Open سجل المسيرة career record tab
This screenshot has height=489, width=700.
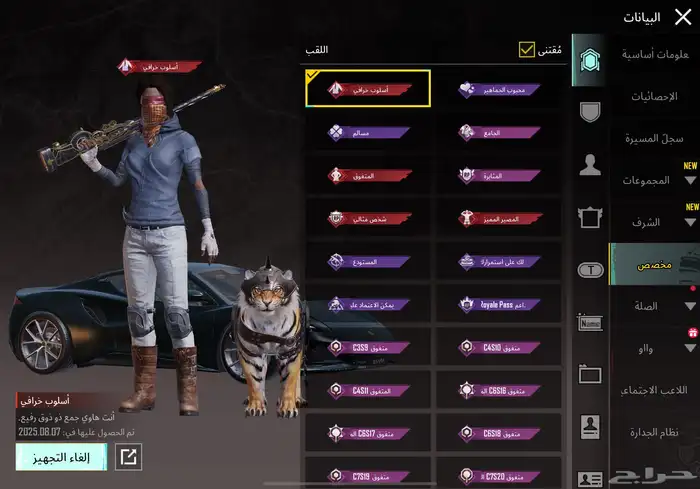[656, 138]
